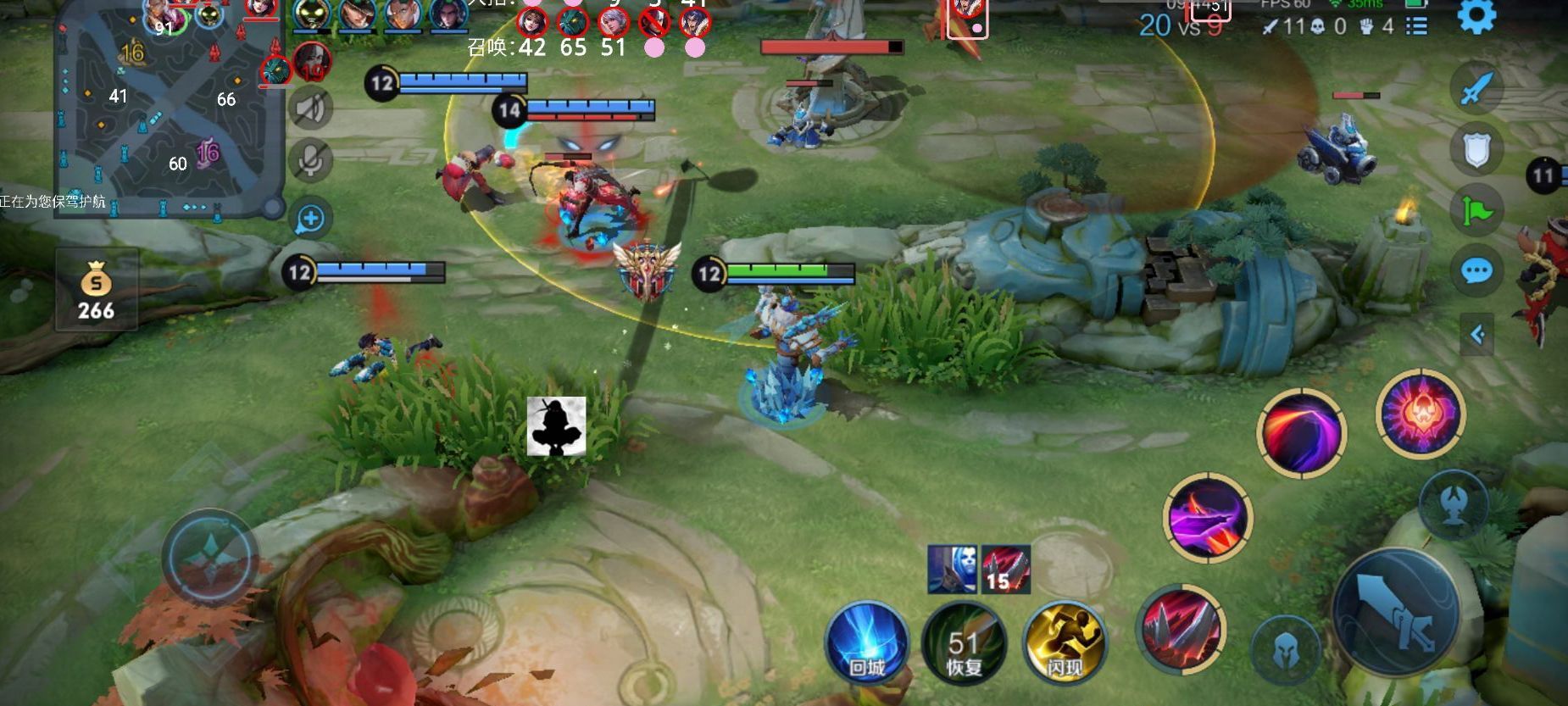This screenshot has width=1568, height=706.
Task: Click the helmet target-minion button
Action: [1285, 651]
